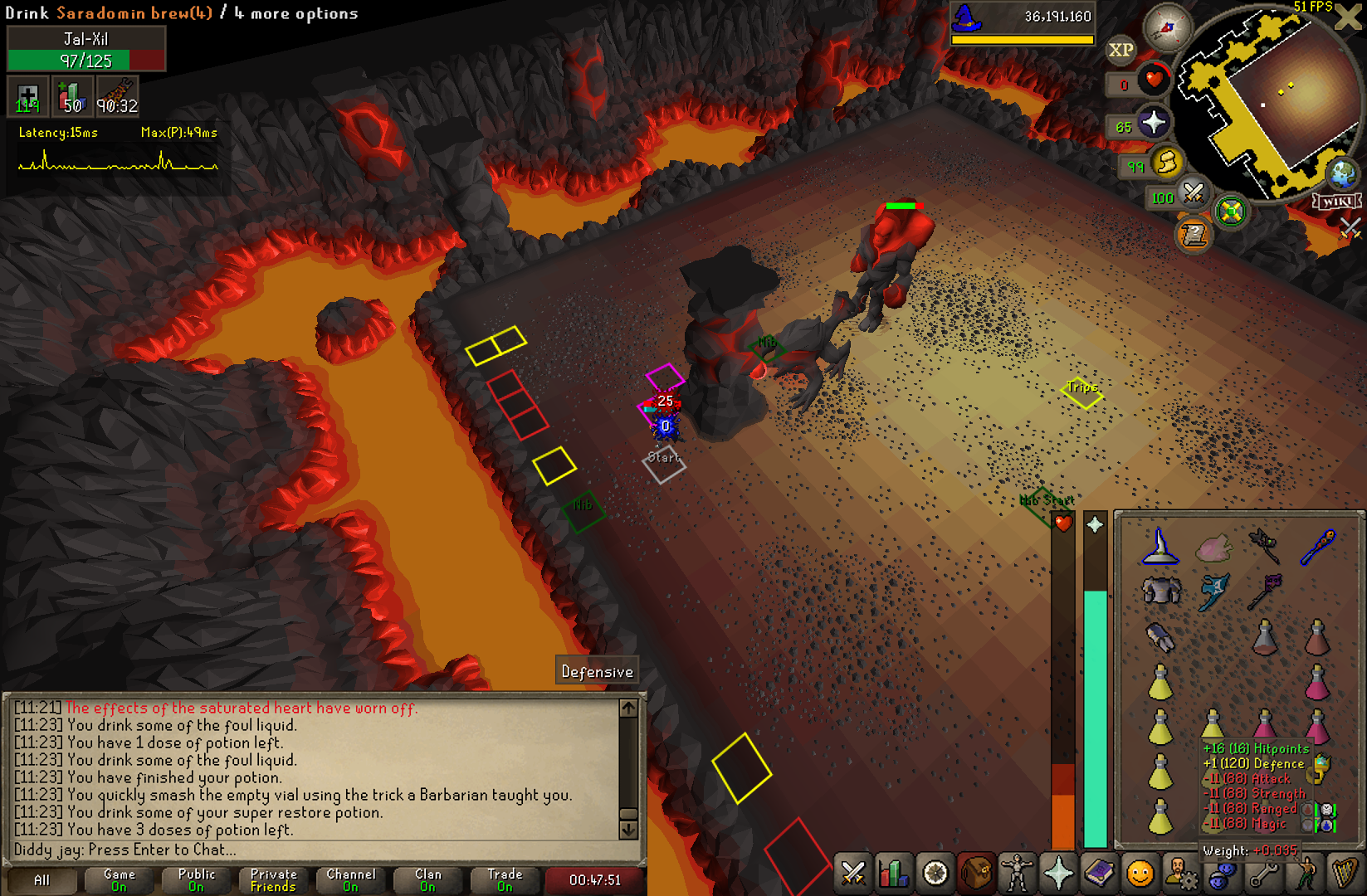Click the special attack orb
This screenshot has width=1367, height=896.
[x=1193, y=194]
